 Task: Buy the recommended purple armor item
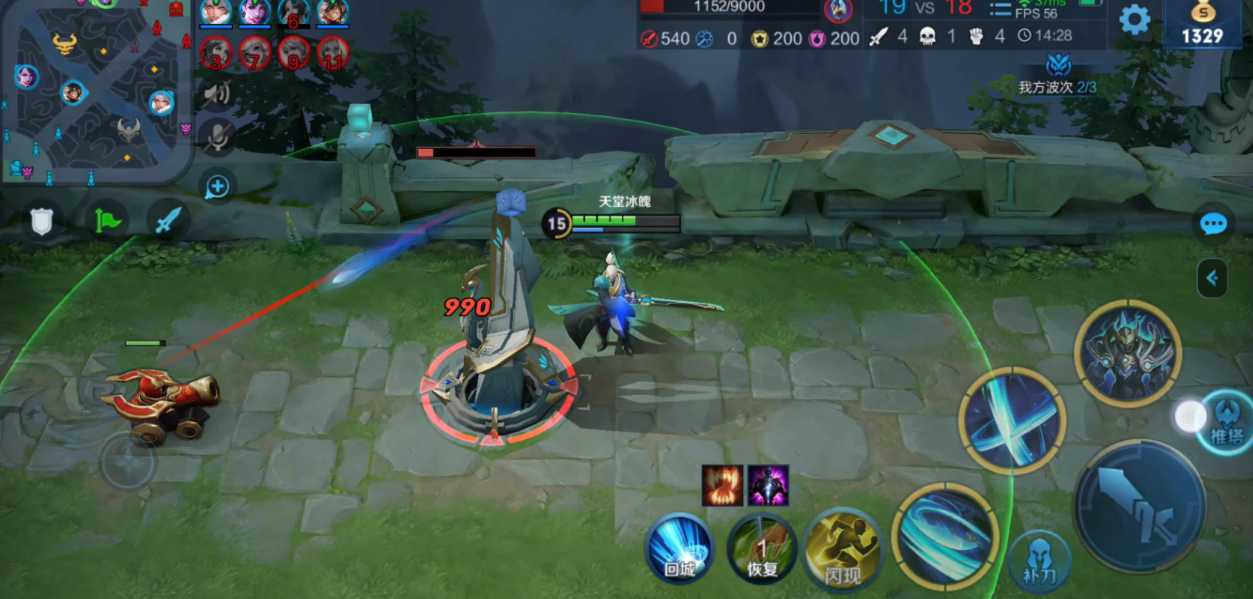[x=768, y=485]
